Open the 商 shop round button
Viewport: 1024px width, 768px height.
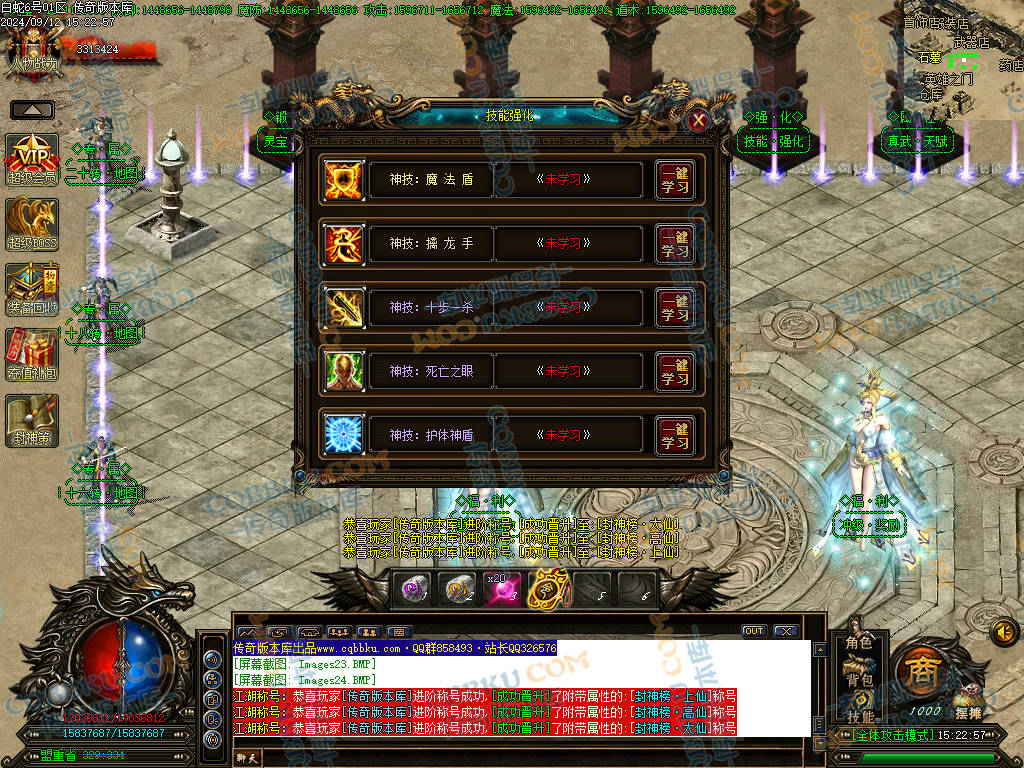(919, 672)
